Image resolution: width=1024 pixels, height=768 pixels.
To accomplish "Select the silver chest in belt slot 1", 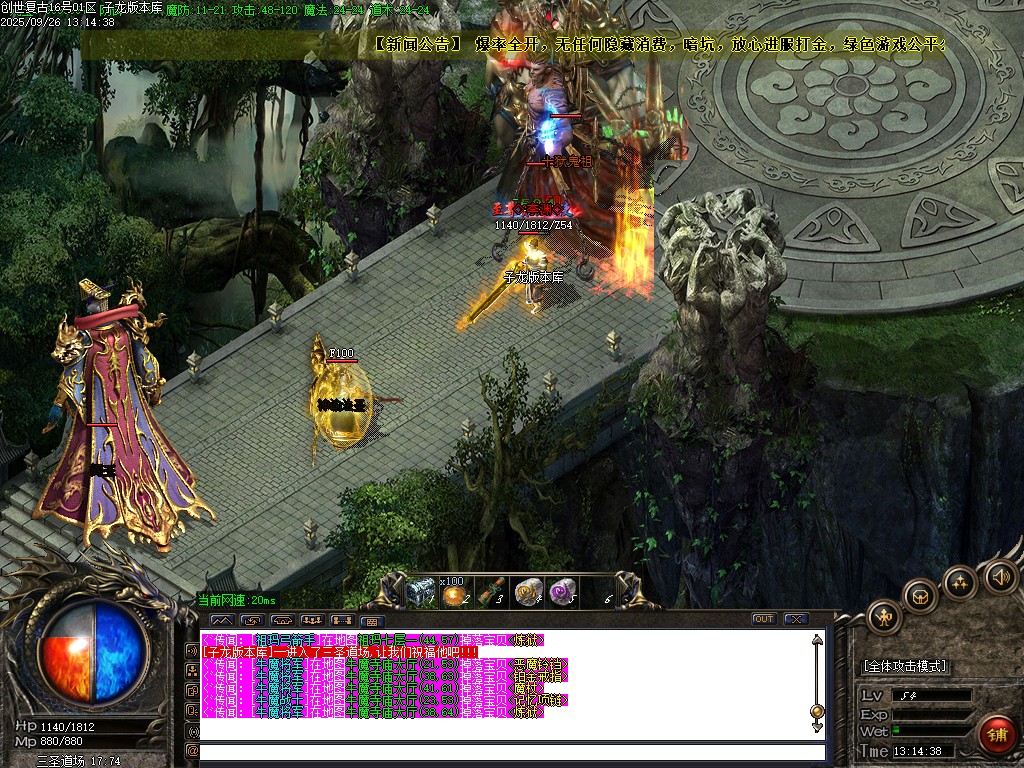I will [420, 592].
